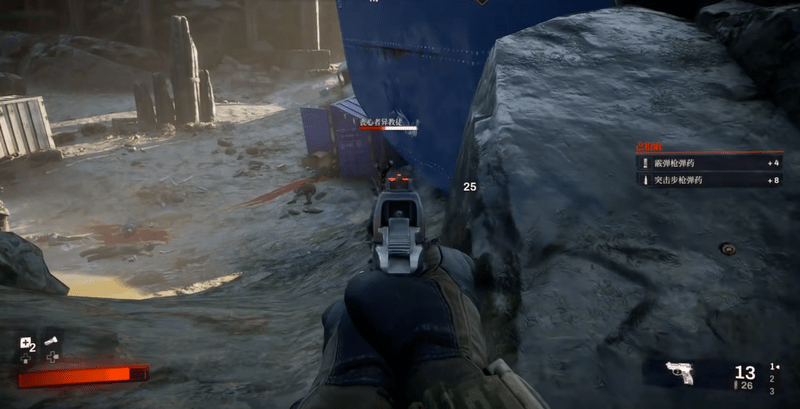Click the equipped pistol weapon icon
Viewport: 800px width, 409px height.
click(x=680, y=373)
